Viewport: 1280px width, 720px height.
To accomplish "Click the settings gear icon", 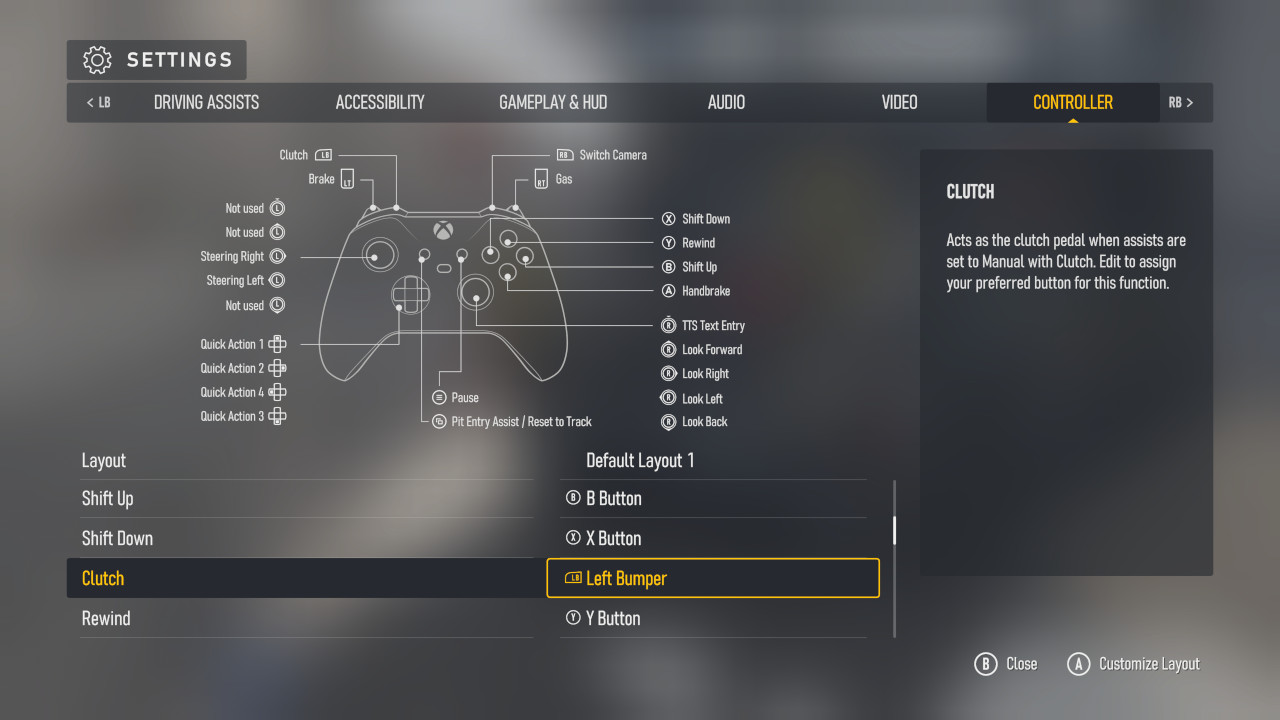I will [97, 60].
